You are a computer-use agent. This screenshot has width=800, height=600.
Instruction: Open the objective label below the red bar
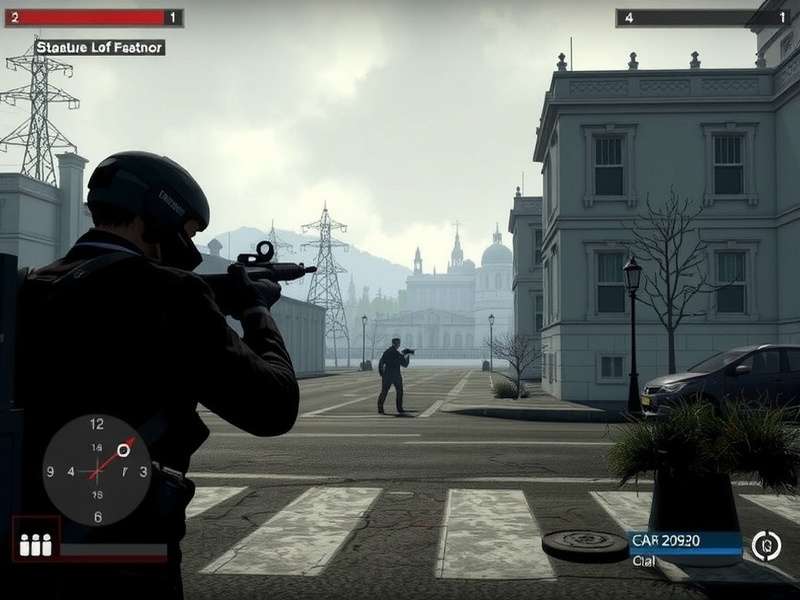99,47
